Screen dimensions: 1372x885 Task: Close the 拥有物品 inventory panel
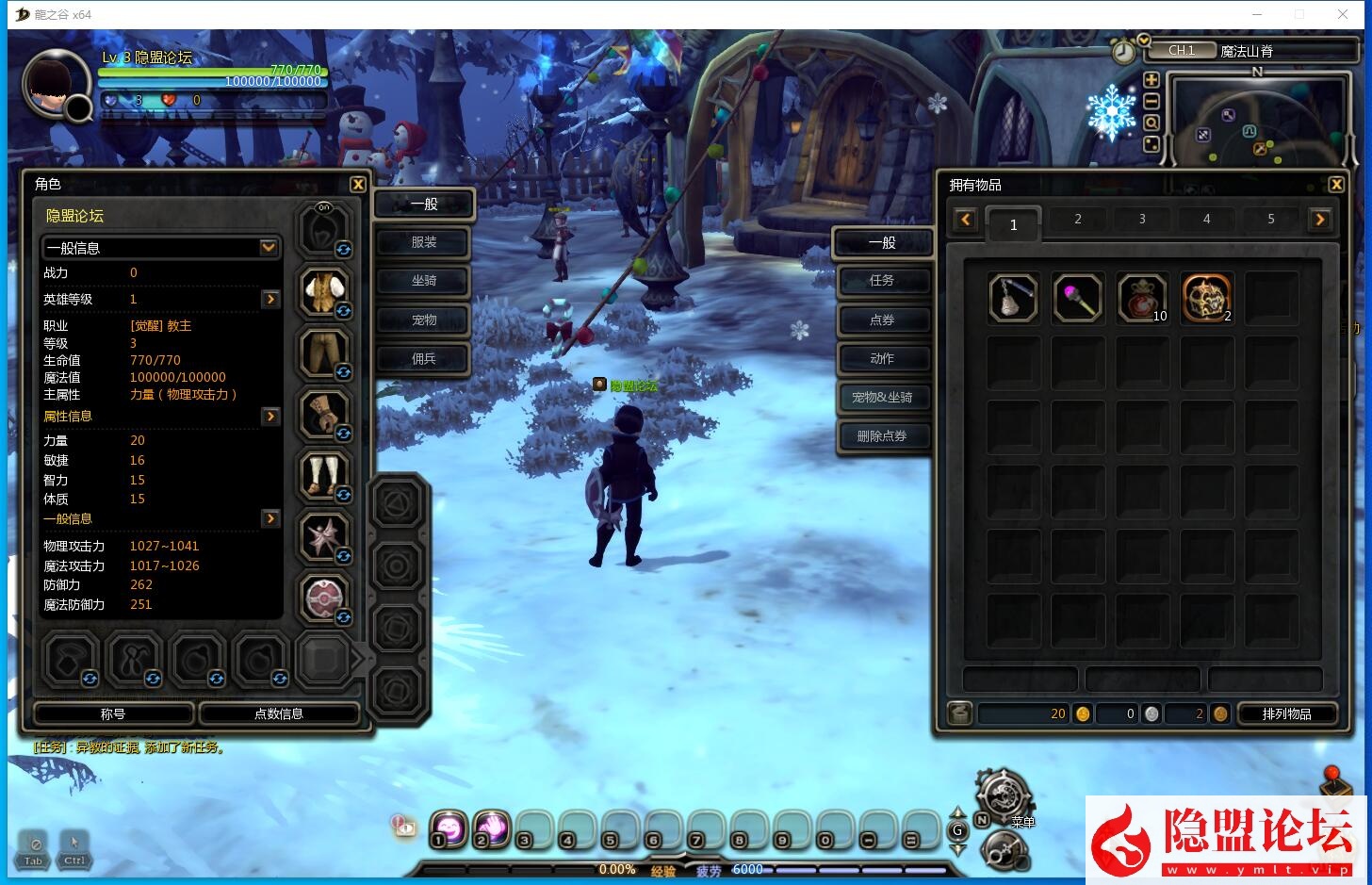[1336, 185]
